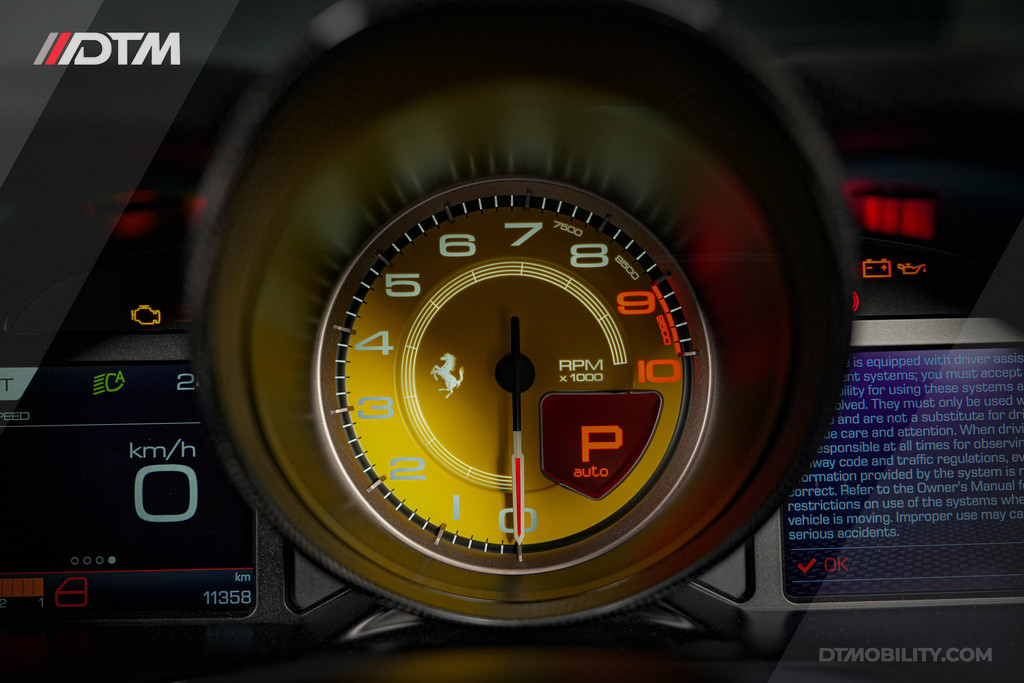Click the DTM logo

[x=107, y=49]
